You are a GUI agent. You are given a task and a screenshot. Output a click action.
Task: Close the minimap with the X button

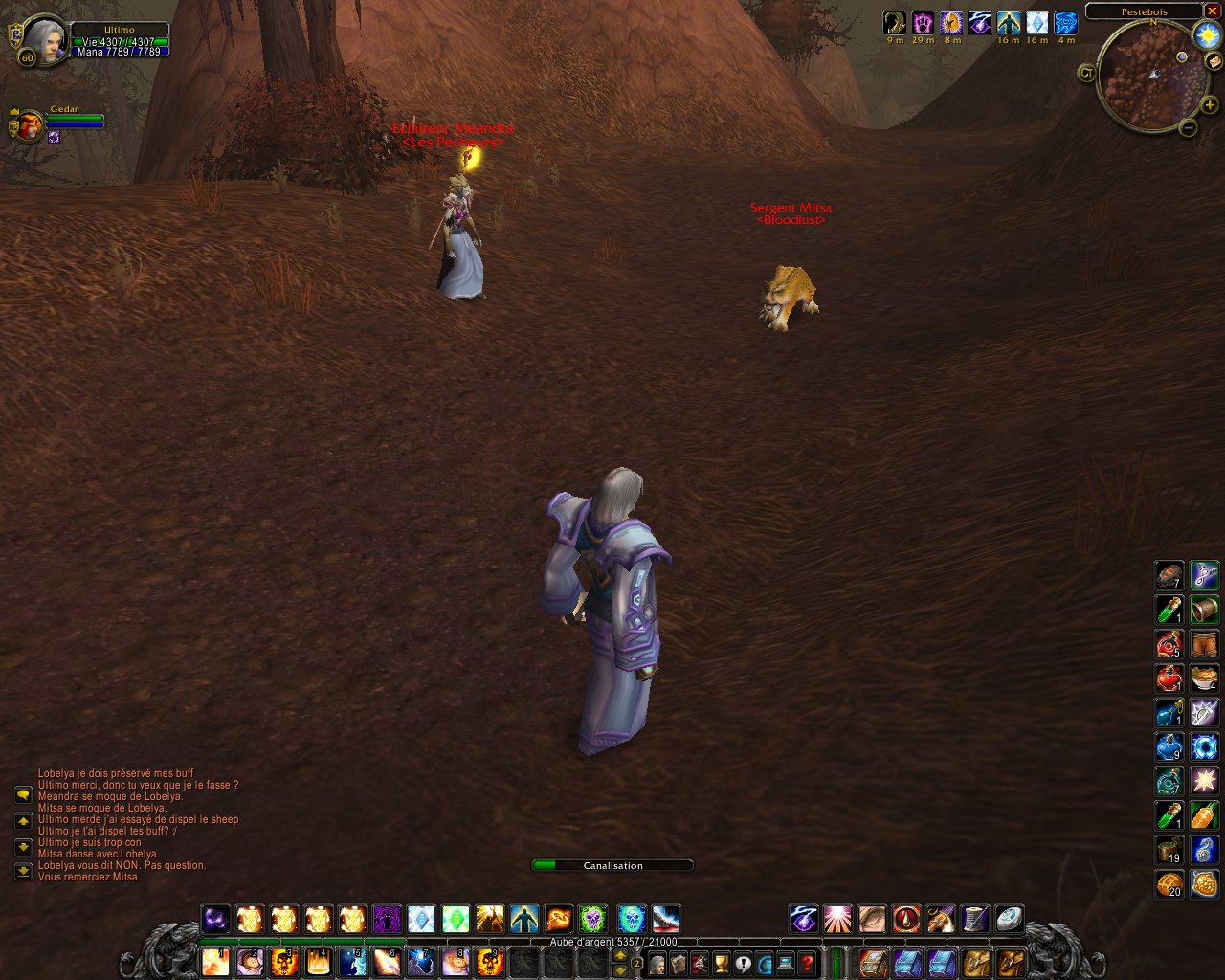(1212, 11)
